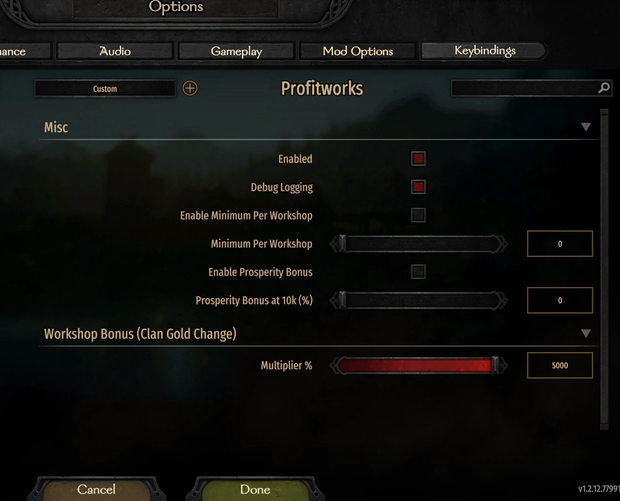Turn off Debug Logging checkbox
620x501 pixels.
[x=418, y=187]
